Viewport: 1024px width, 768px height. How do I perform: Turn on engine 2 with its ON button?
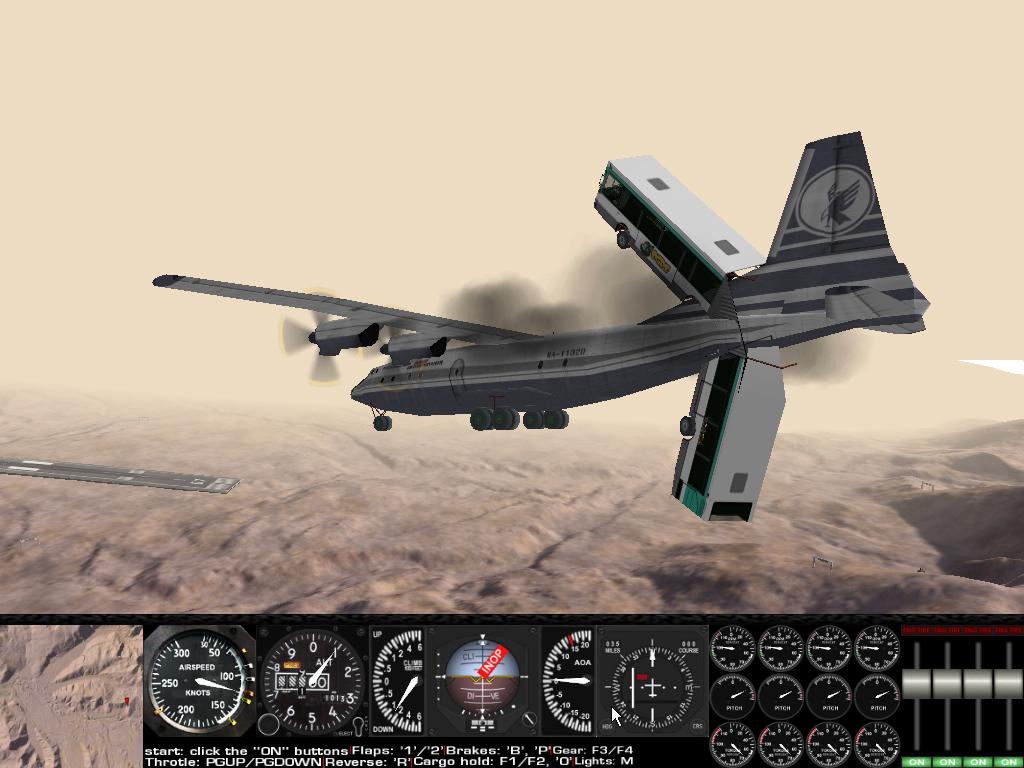tap(947, 762)
